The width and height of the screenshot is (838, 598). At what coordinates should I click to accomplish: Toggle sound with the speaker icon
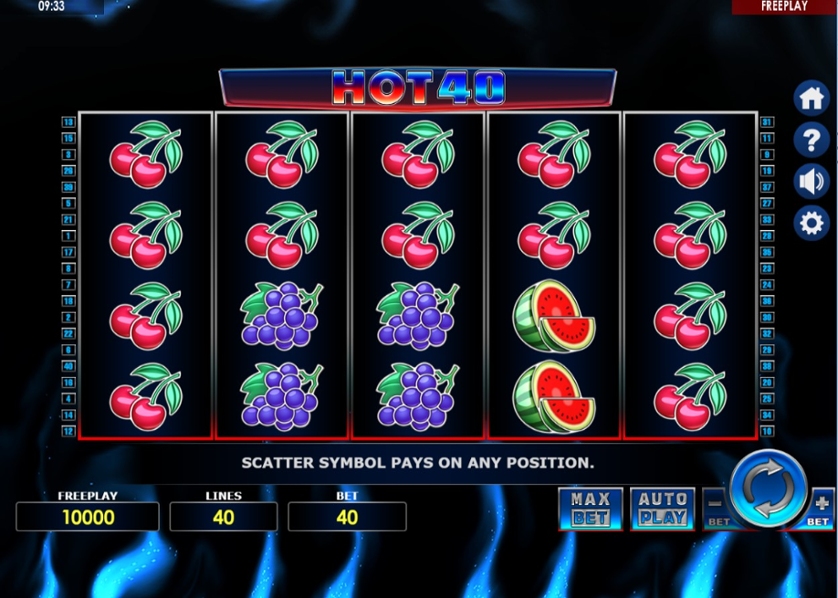coord(811,181)
